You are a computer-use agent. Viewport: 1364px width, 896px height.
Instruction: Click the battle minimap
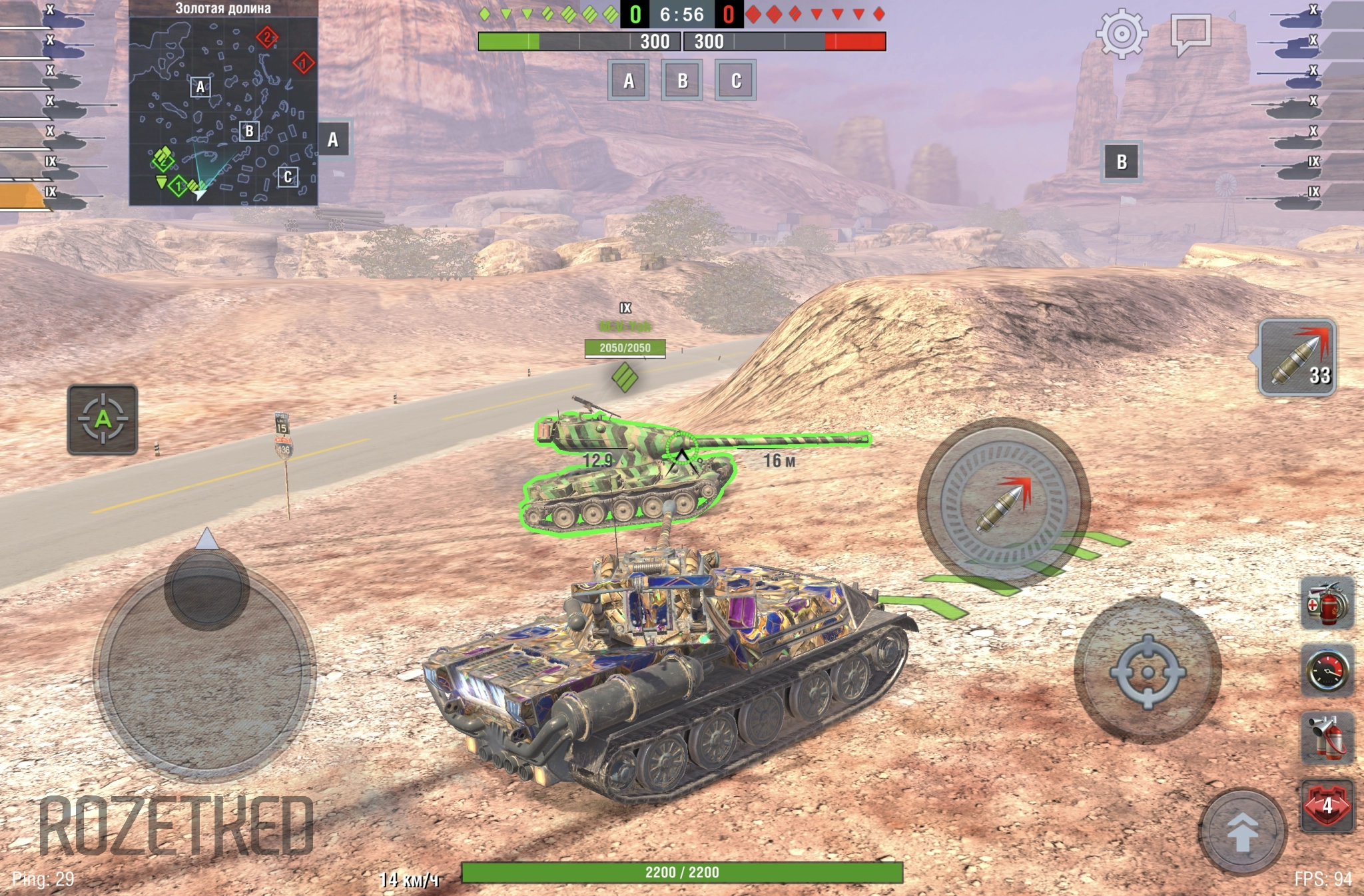pyautogui.click(x=223, y=111)
